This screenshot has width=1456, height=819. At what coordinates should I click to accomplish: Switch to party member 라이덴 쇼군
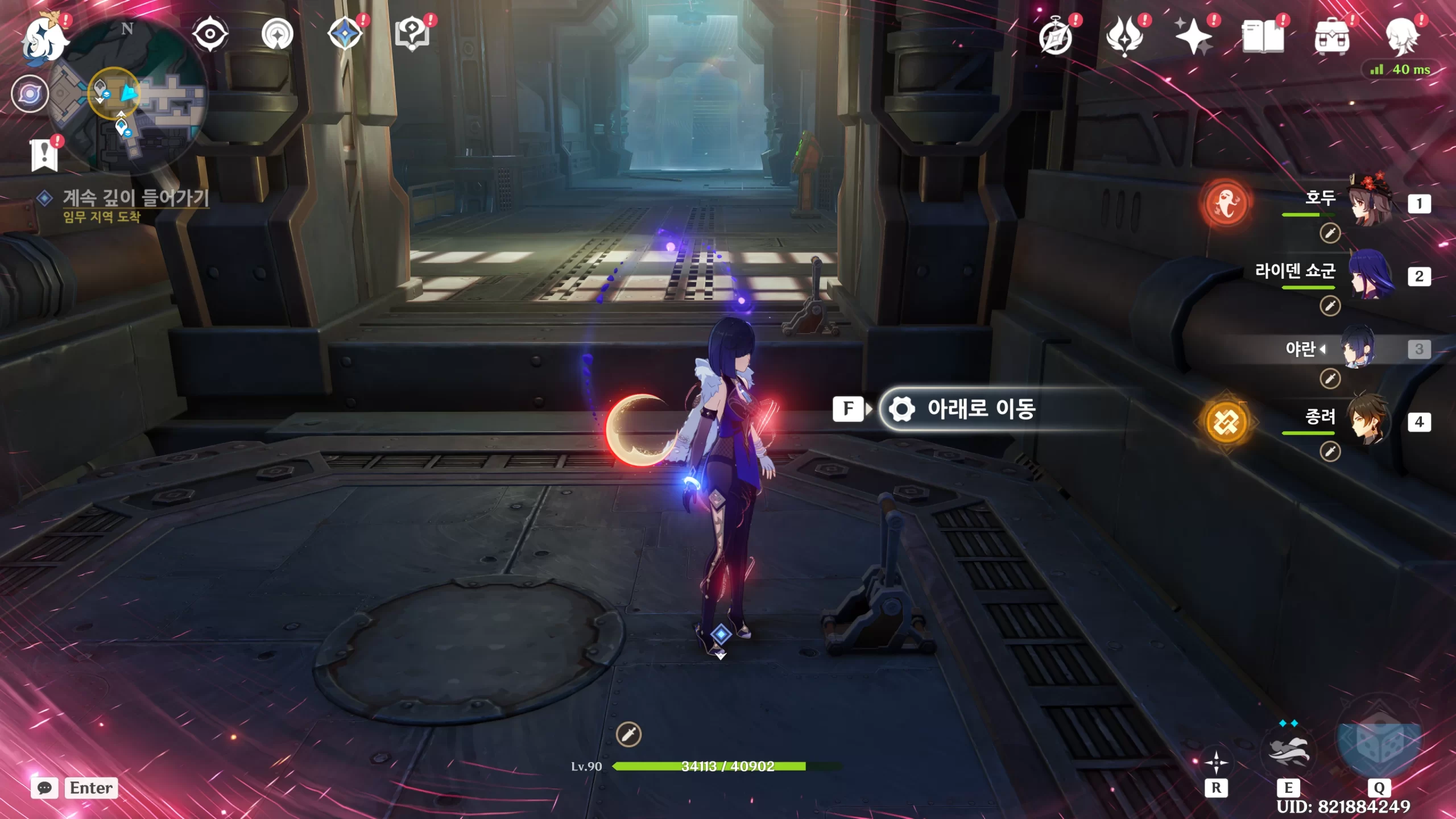1370,276
